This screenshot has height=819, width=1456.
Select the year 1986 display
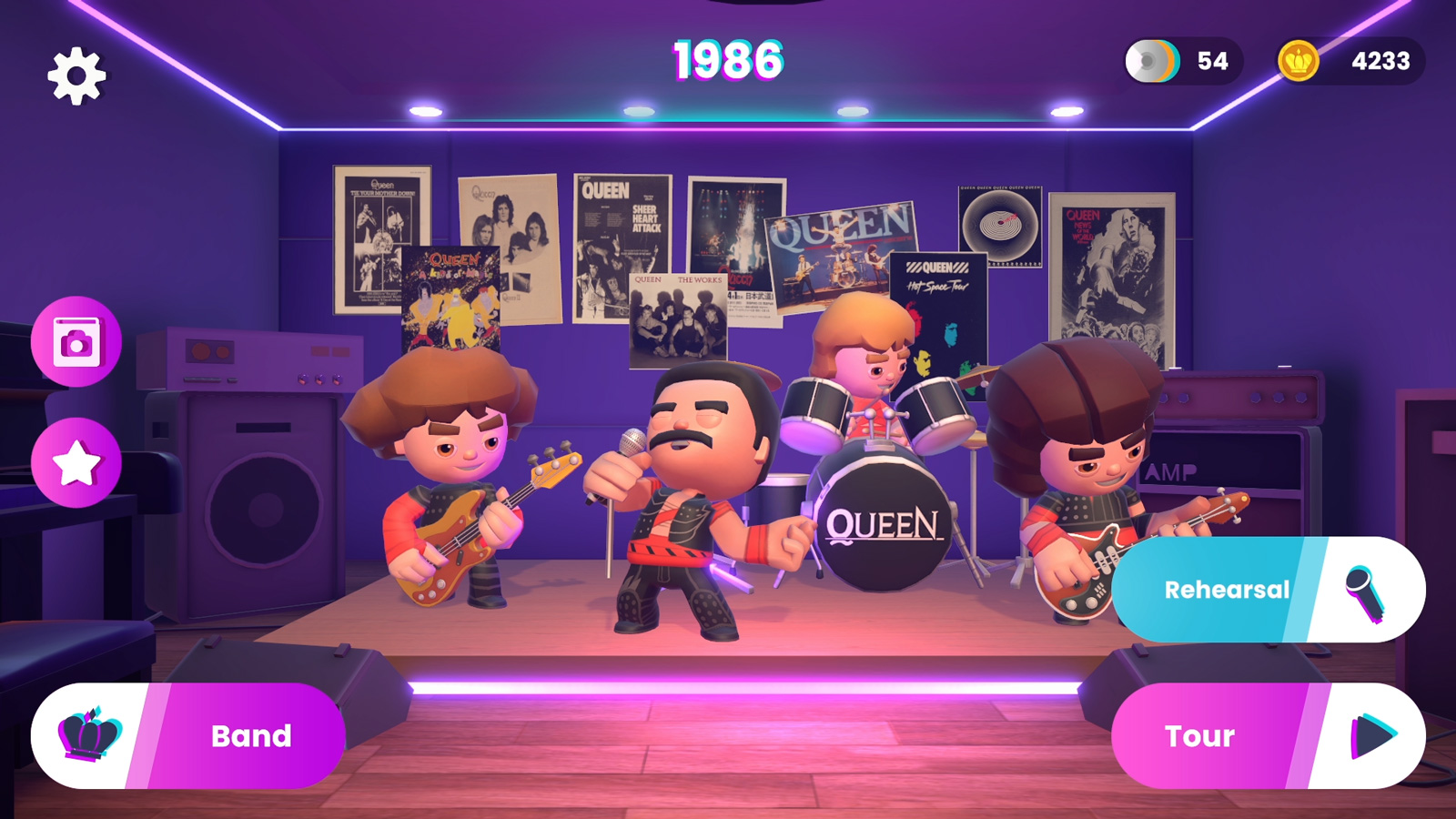point(728,61)
